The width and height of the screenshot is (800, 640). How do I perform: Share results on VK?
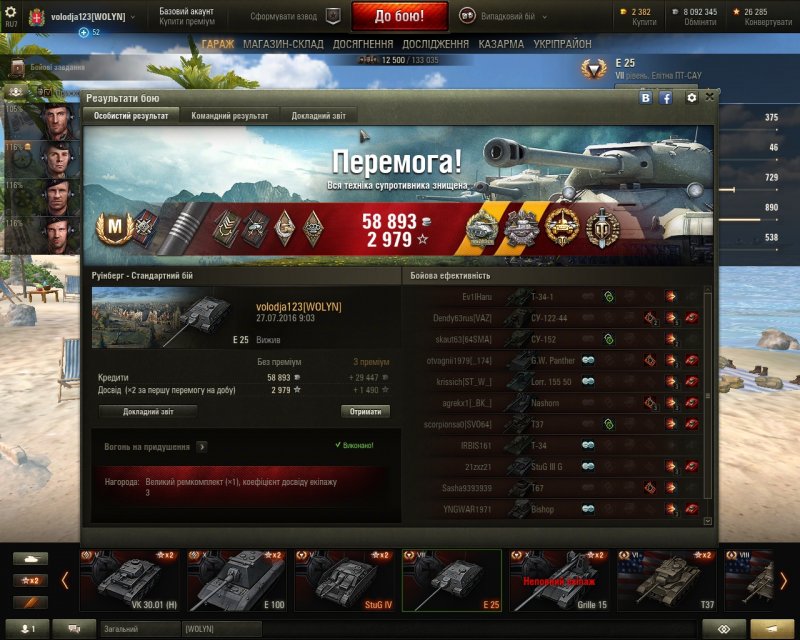tap(646, 98)
